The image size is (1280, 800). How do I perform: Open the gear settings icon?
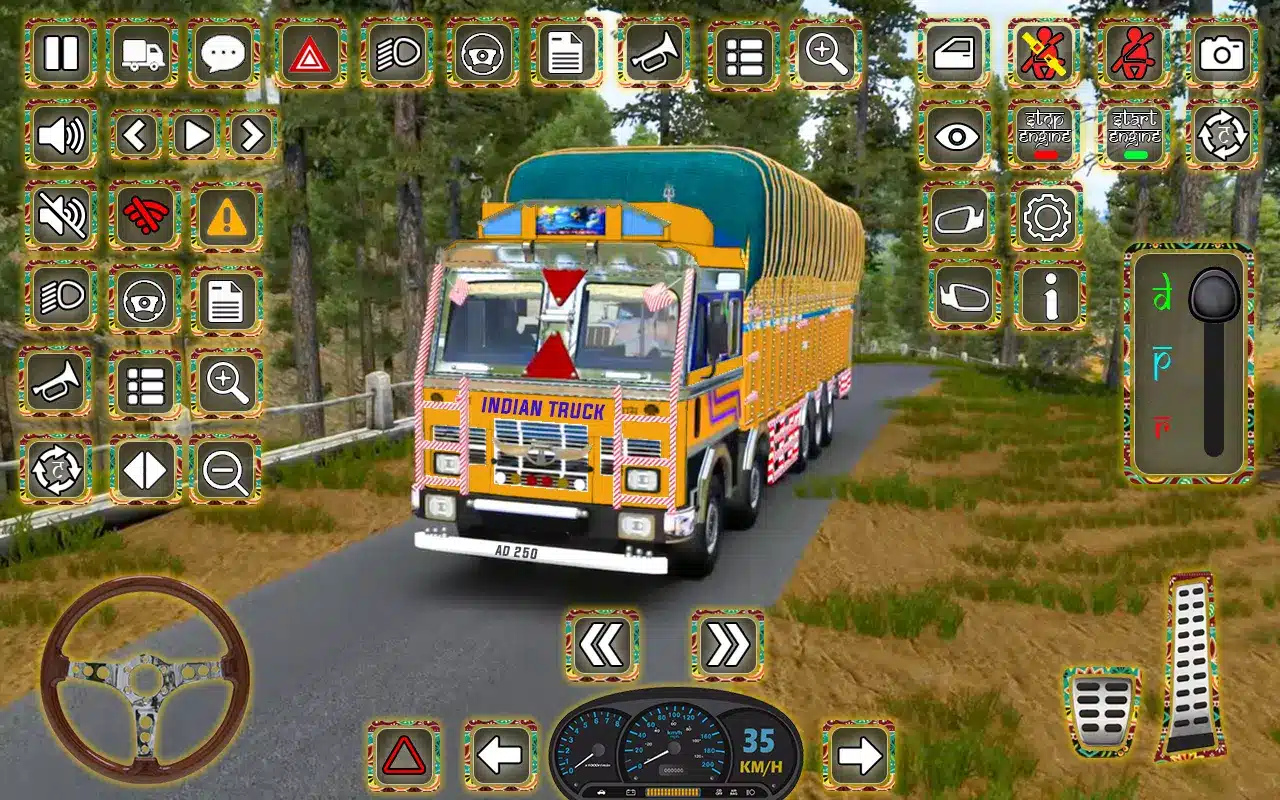[x=1046, y=215]
